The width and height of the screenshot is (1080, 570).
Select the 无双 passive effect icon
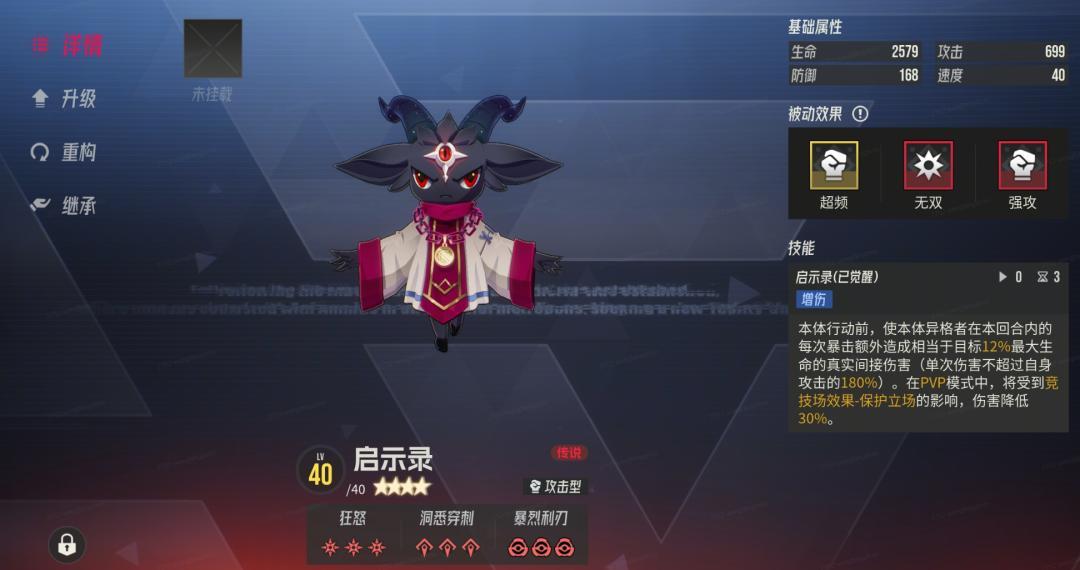click(928, 166)
